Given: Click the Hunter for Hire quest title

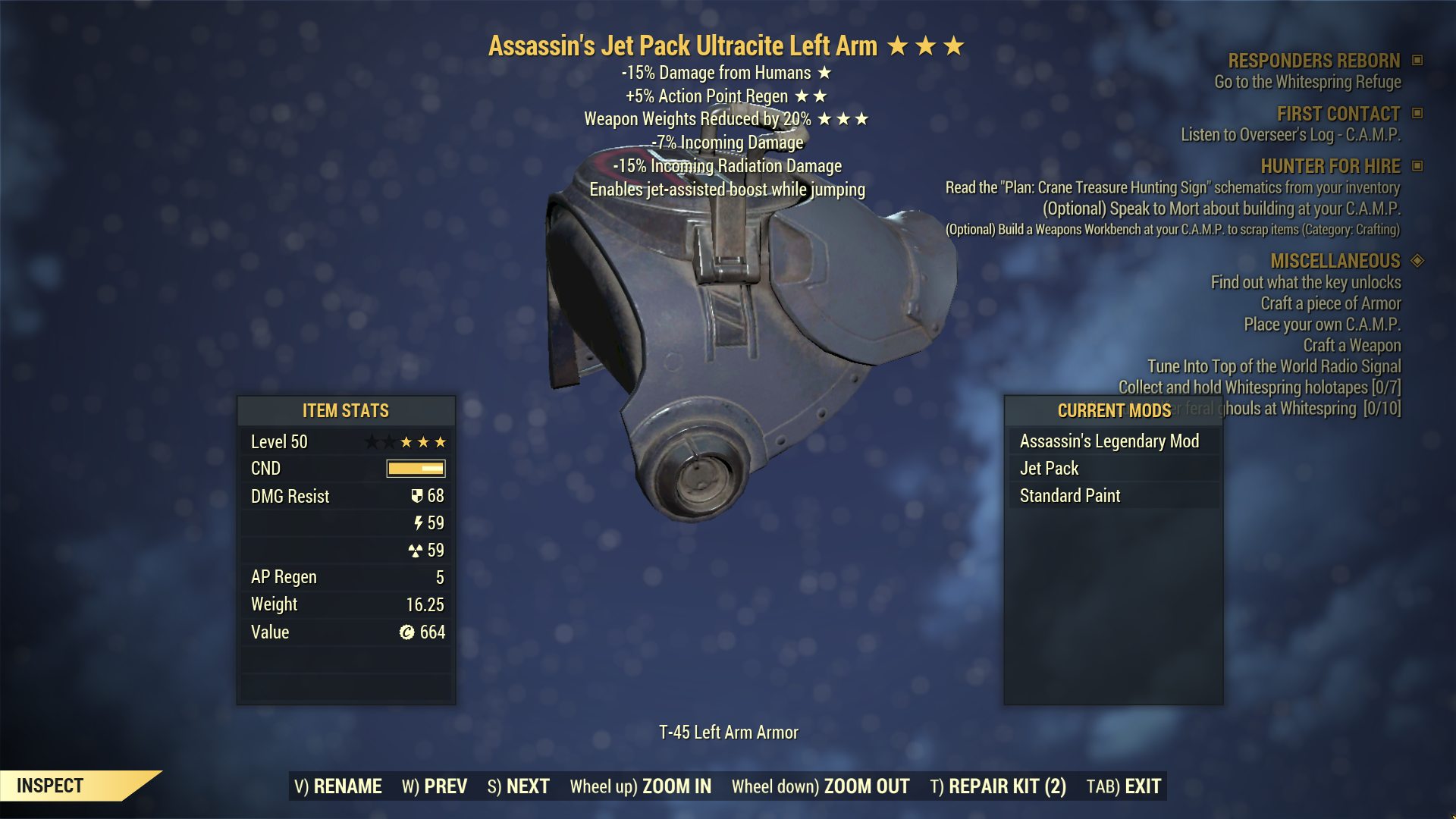Looking at the screenshot, I should coord(1330,166).
